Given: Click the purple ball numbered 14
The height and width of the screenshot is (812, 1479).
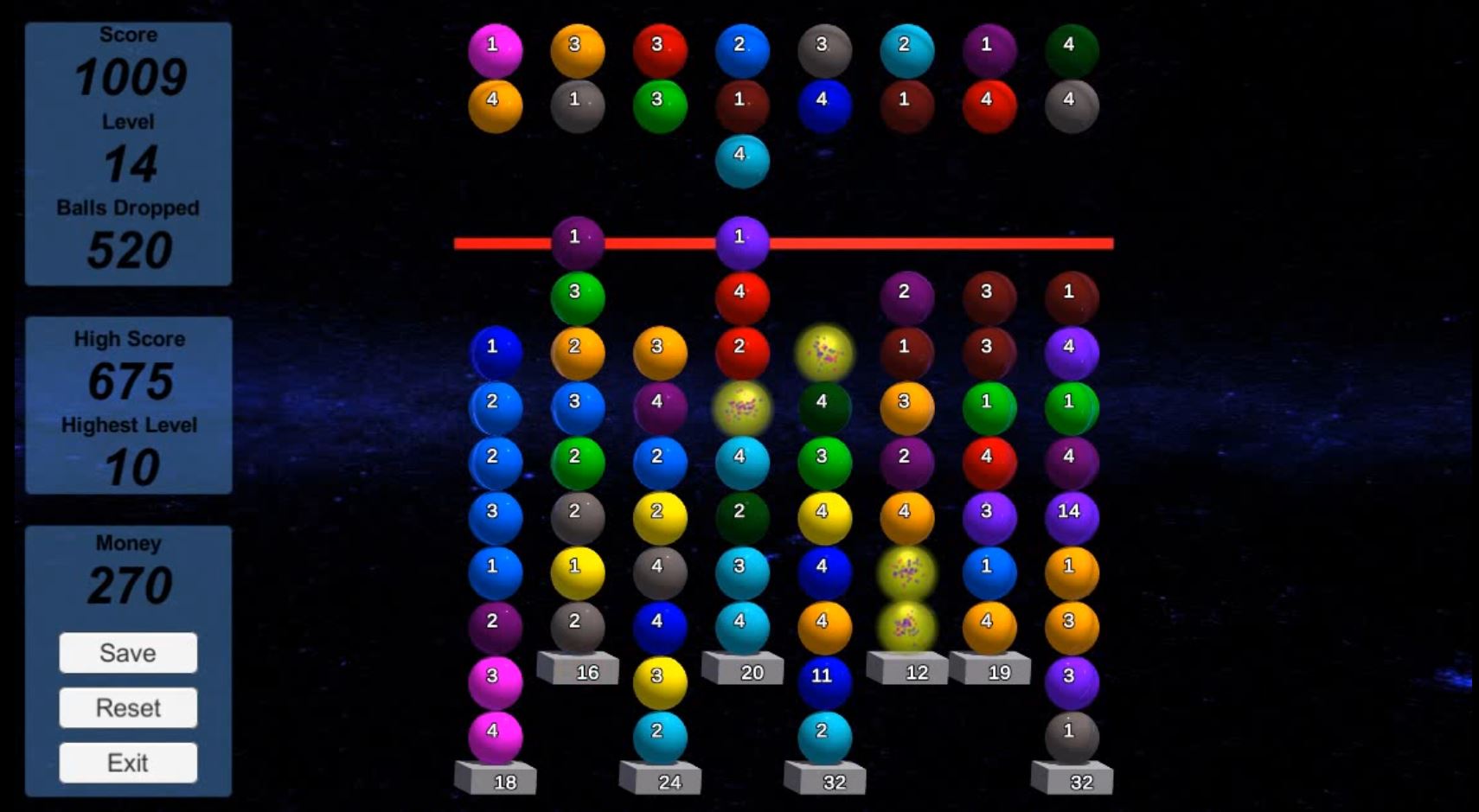Looking at the screenshot, I should pos(1072,510).
